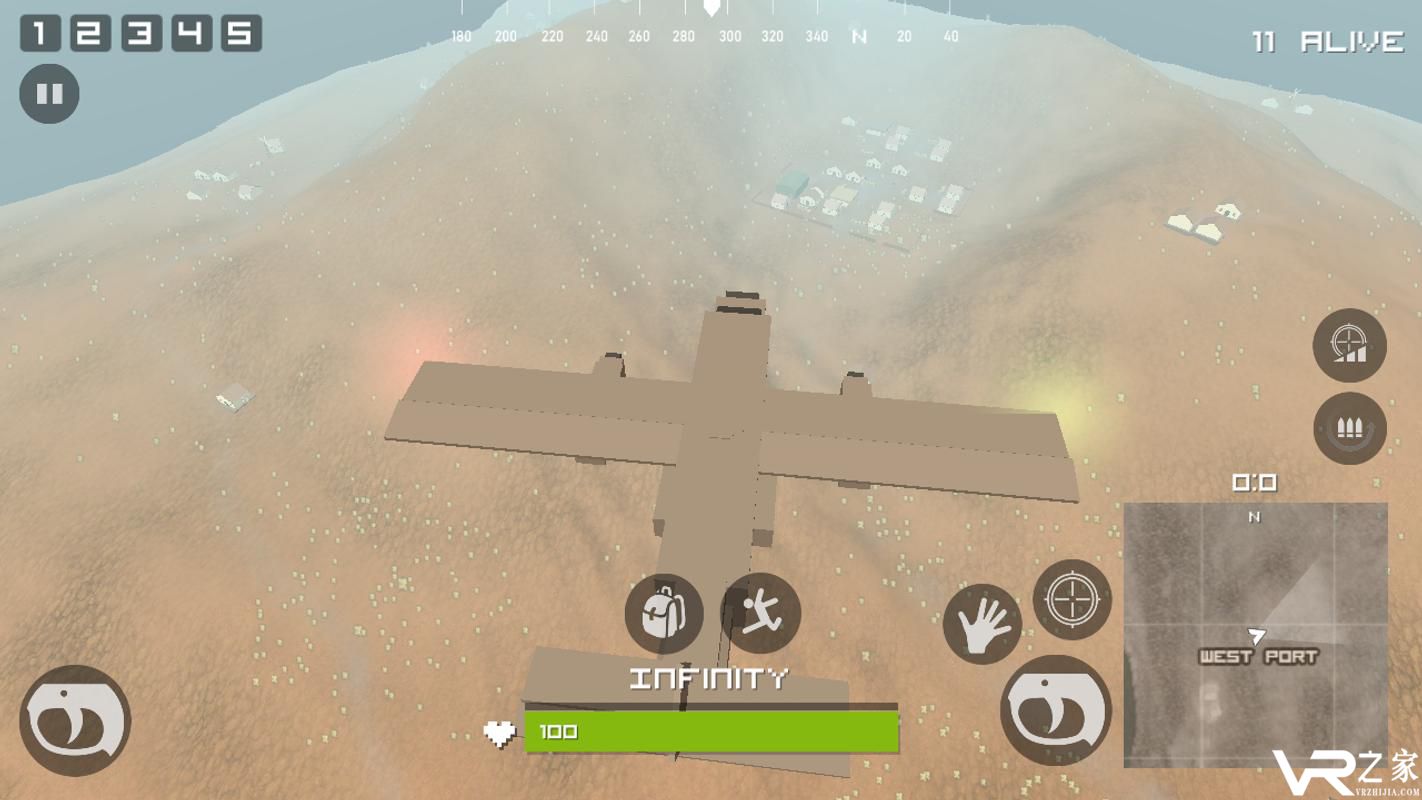Switch to weapon slot 3
1422x800 pixels.
(x=141, y=33)
